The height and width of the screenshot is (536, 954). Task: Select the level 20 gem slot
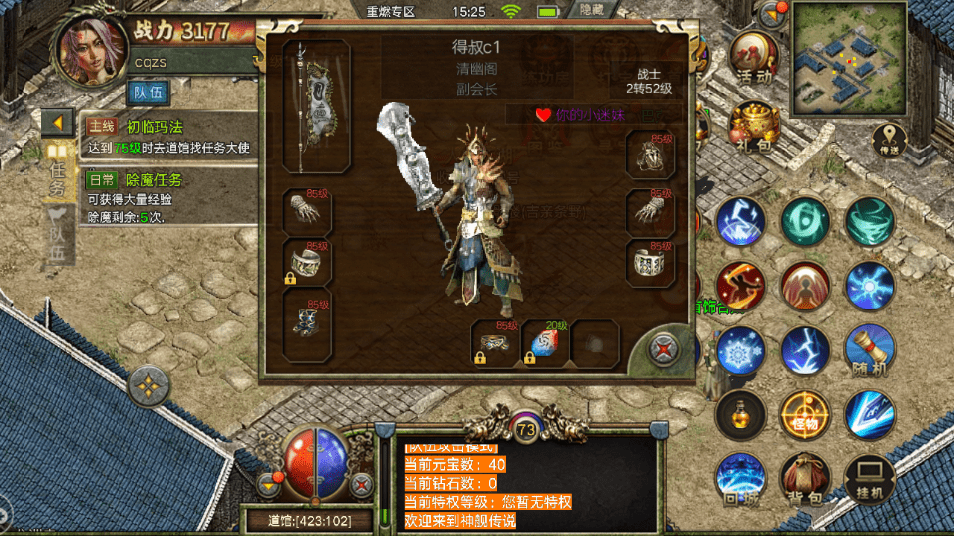tap(545, 344)
